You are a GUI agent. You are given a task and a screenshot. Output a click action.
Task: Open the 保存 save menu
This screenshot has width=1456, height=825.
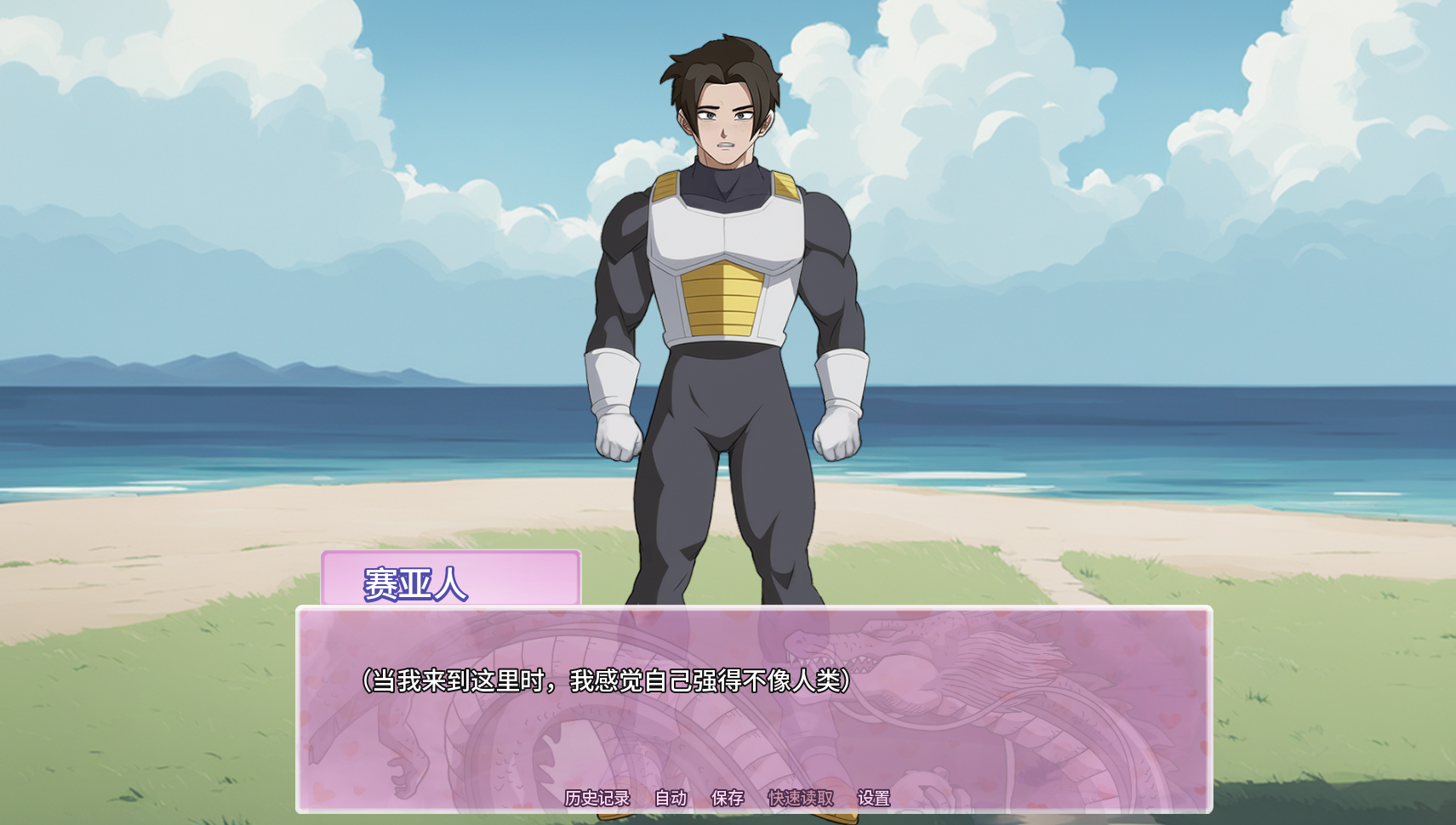pos(728,798)
